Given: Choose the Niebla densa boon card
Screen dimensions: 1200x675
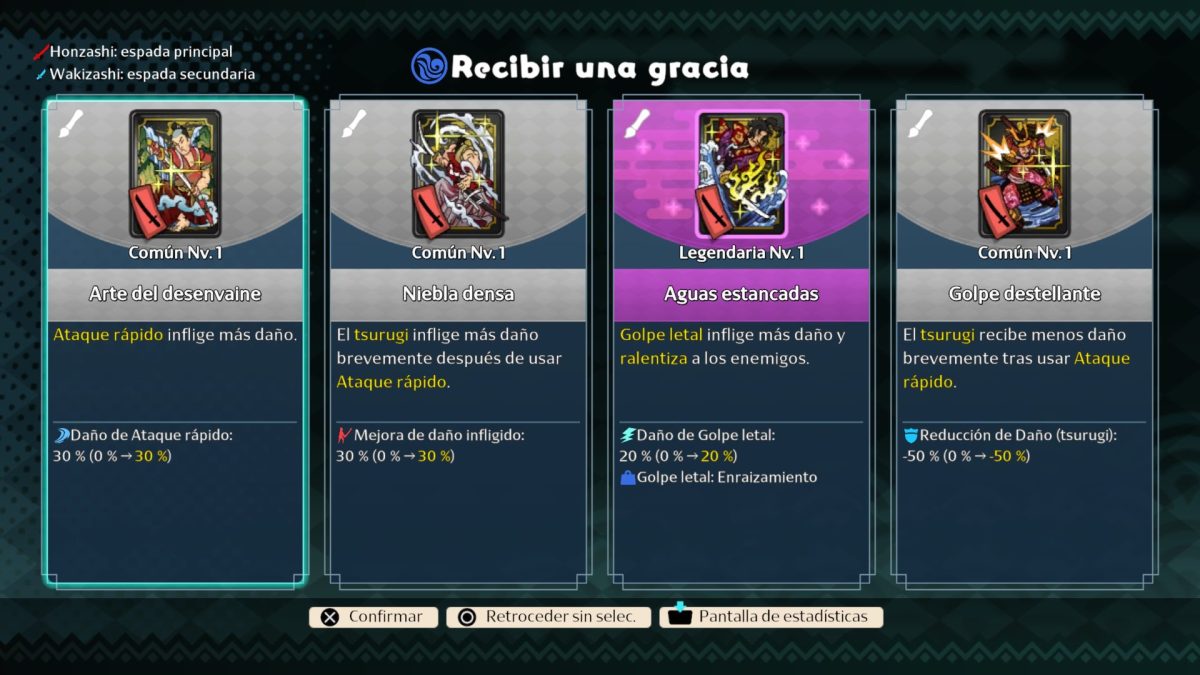Looking at the screenshot, I should pos(457,340).
